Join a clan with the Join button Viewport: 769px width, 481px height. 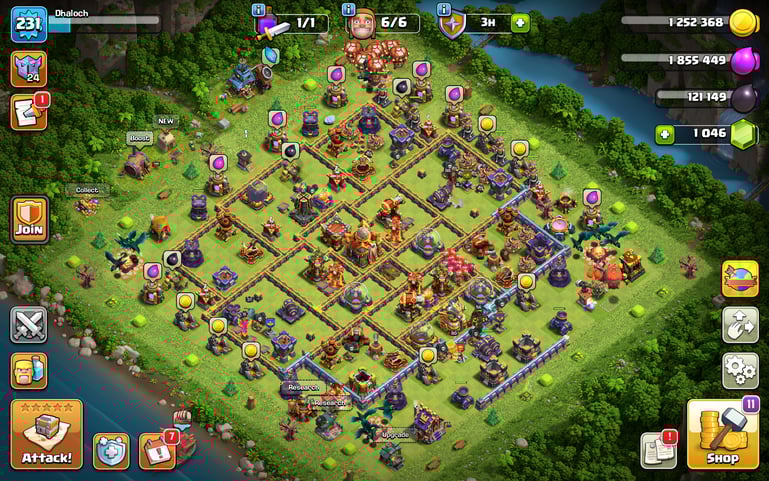[30, 218]
